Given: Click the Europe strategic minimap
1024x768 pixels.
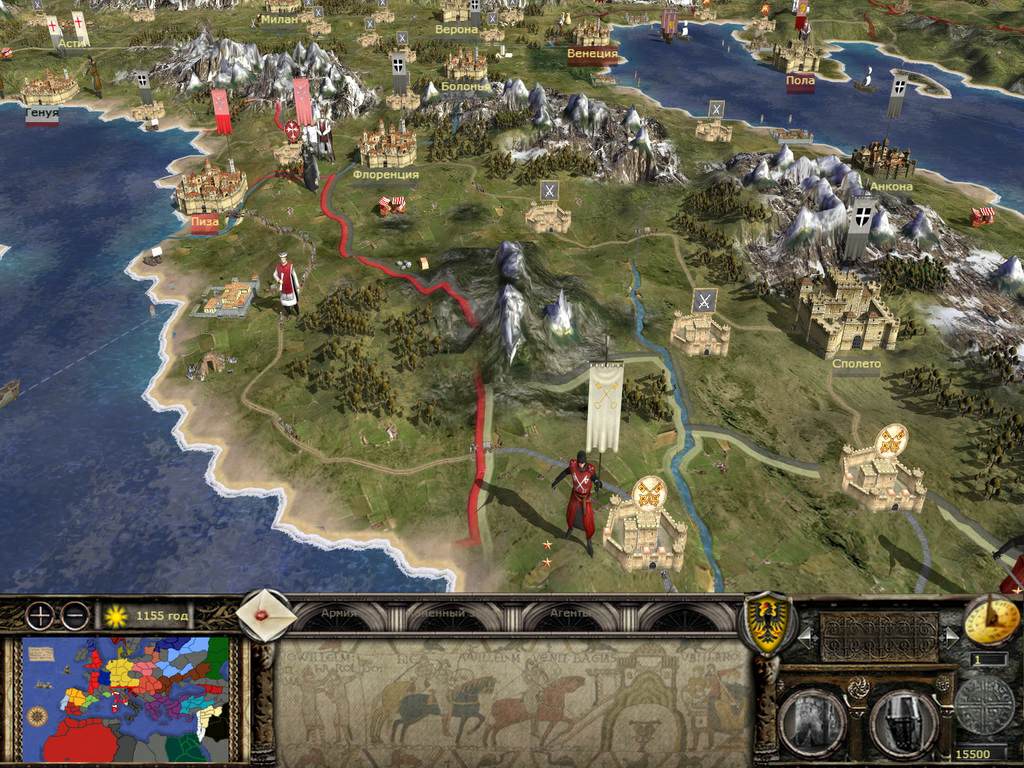Looking at the screenshot, I should 126,699.
